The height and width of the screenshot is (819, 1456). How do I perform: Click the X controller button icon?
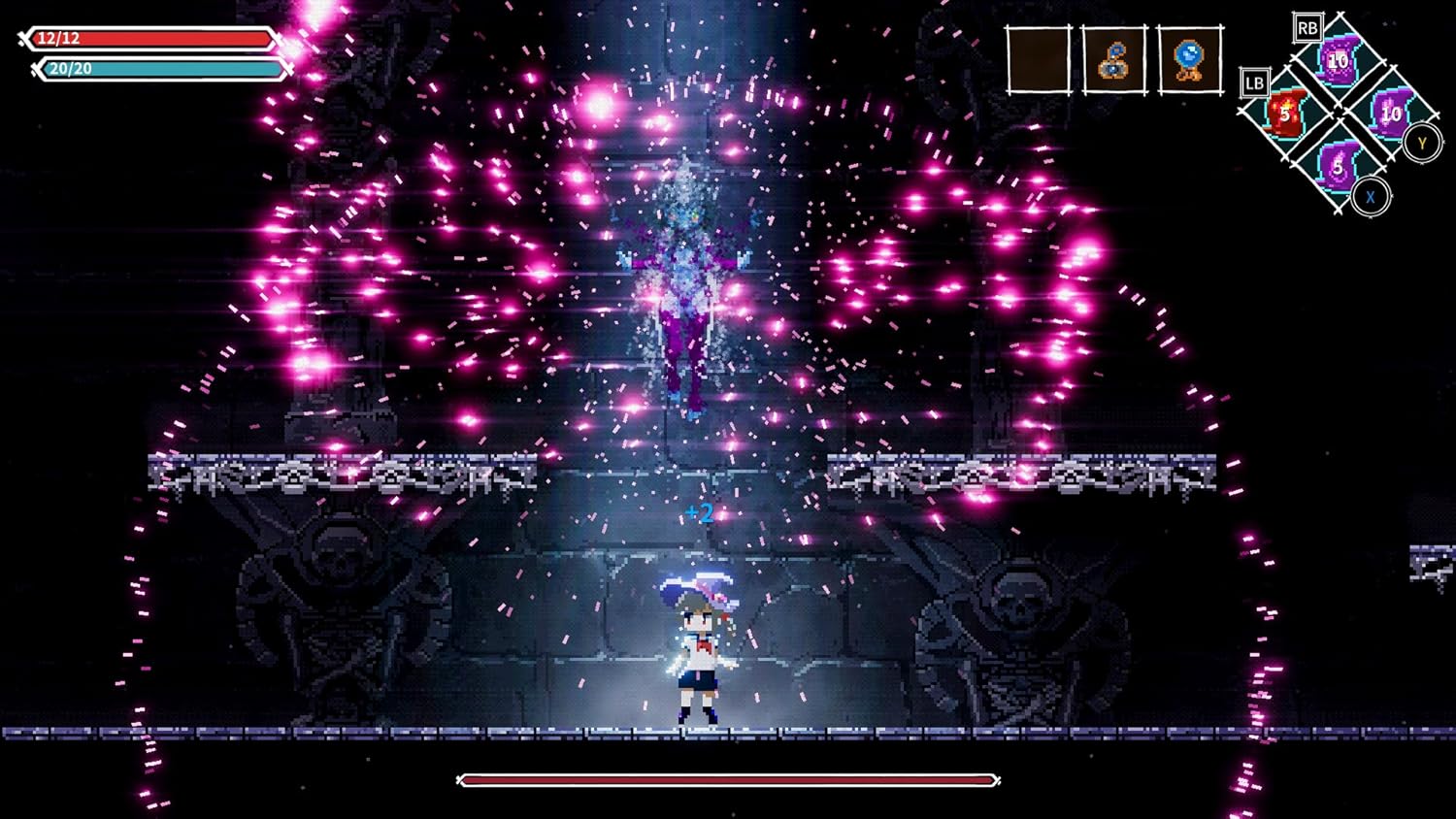(1369, 196)
